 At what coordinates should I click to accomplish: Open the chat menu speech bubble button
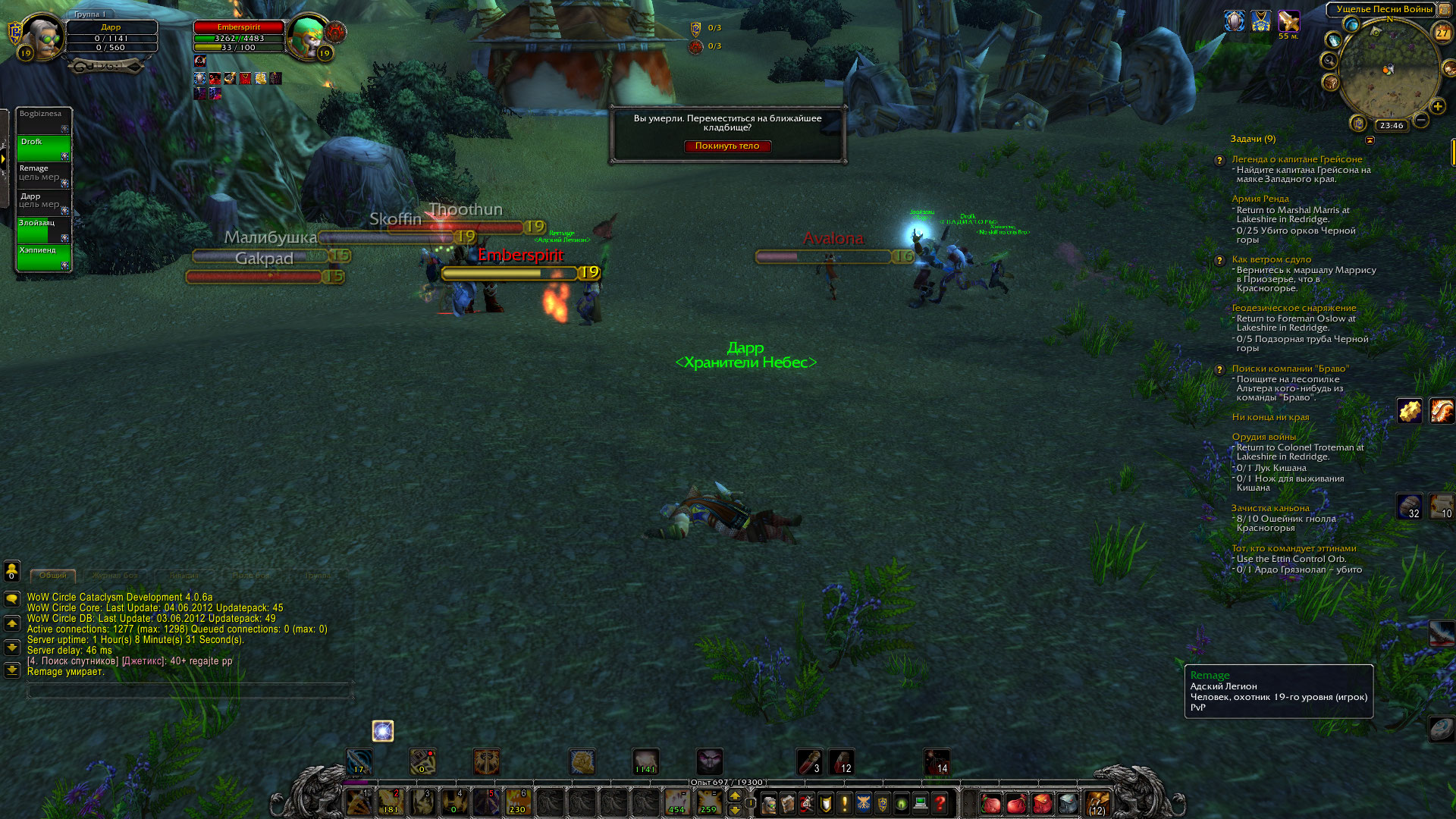12,599
